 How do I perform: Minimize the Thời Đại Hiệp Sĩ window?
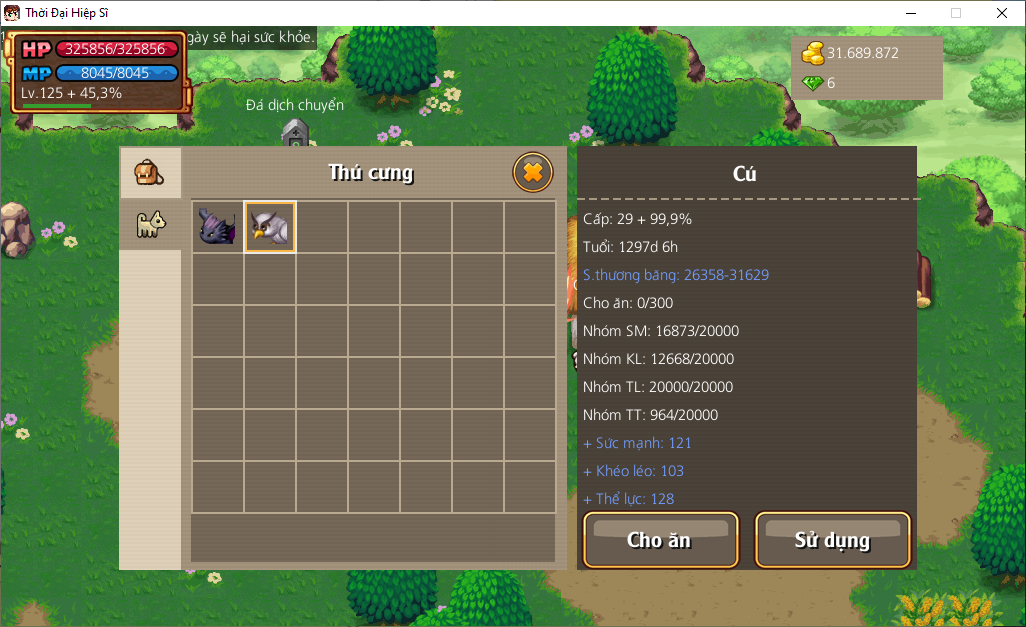point(911,13)
